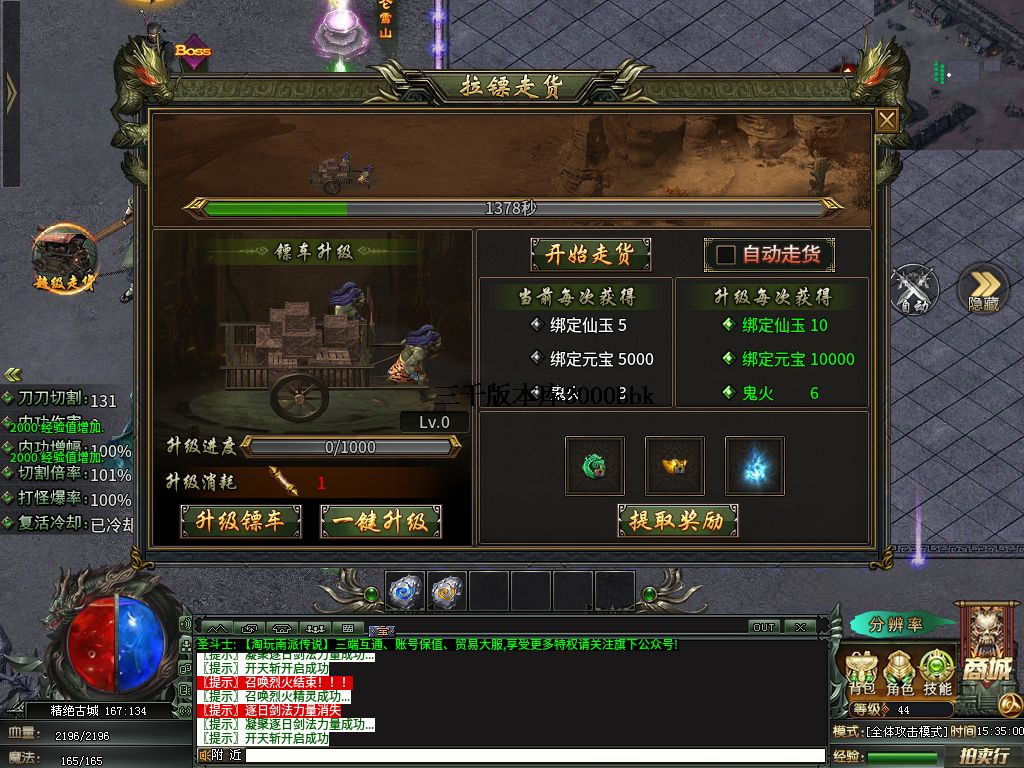Toggle the 自动走货 auto-escort checkbox
The height and width of the screenshot is (768, 1024).
coord(726,255)
